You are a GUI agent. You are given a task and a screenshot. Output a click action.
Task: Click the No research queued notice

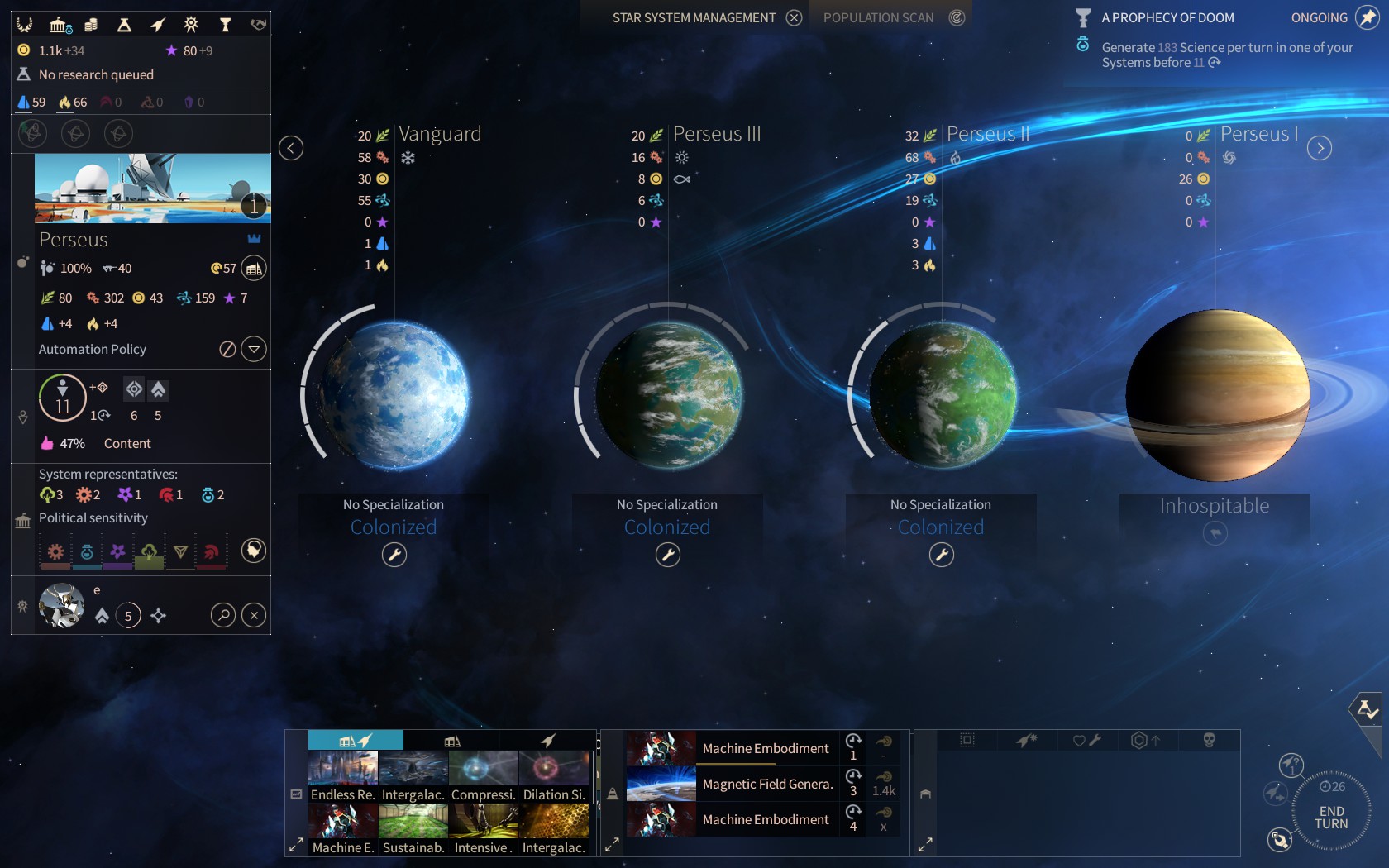pos(96,75)
